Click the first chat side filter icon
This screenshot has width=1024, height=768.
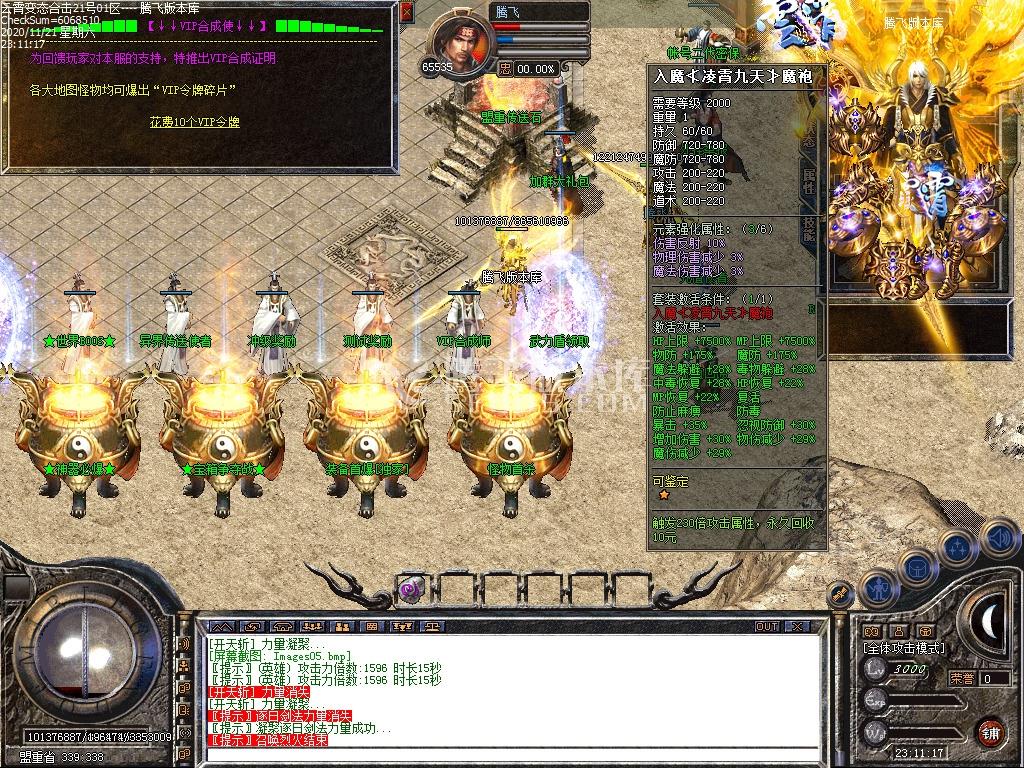[x=184, y=645]
